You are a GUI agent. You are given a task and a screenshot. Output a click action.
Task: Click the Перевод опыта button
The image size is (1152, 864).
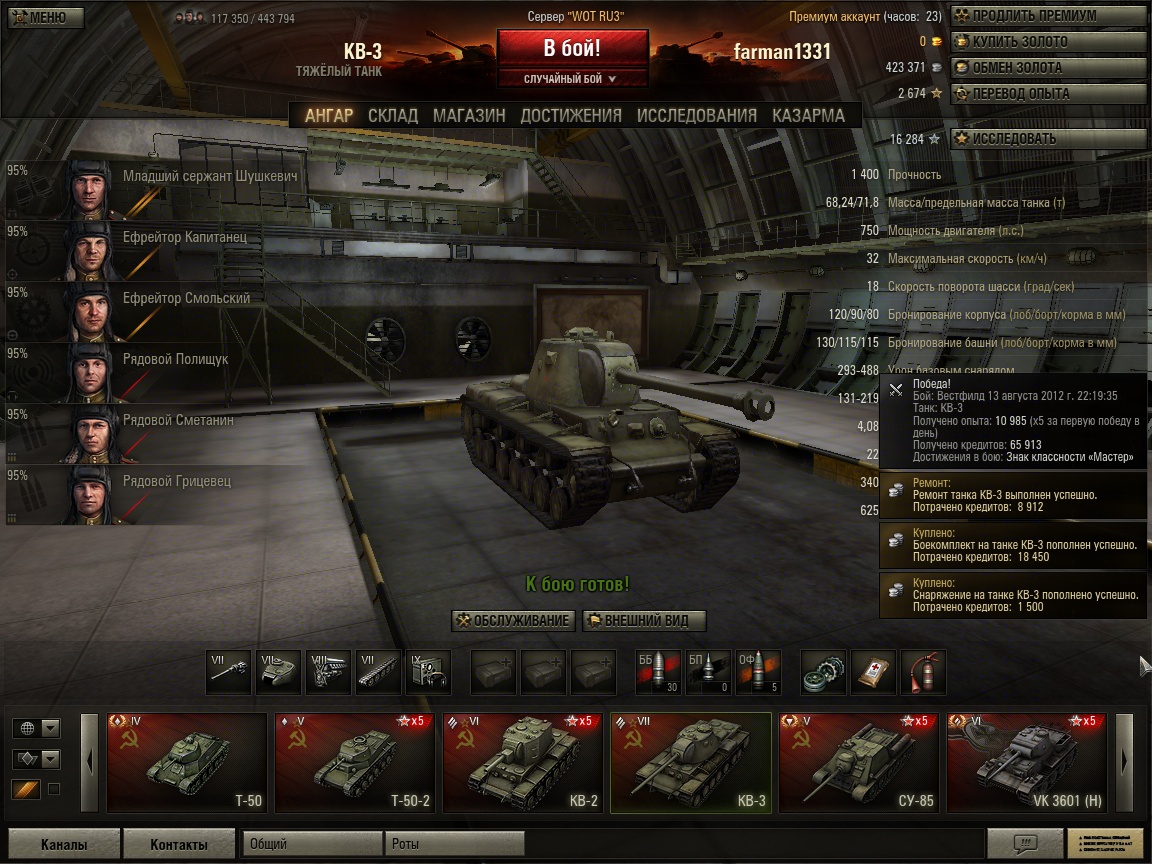pos(1047,94)
